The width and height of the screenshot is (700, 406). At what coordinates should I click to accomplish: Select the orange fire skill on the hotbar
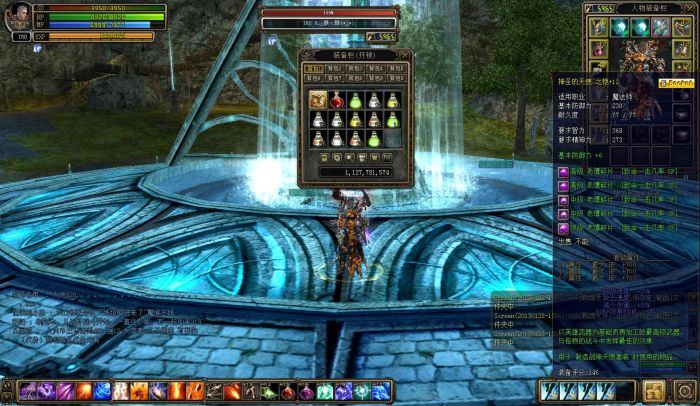coord(84,391)
